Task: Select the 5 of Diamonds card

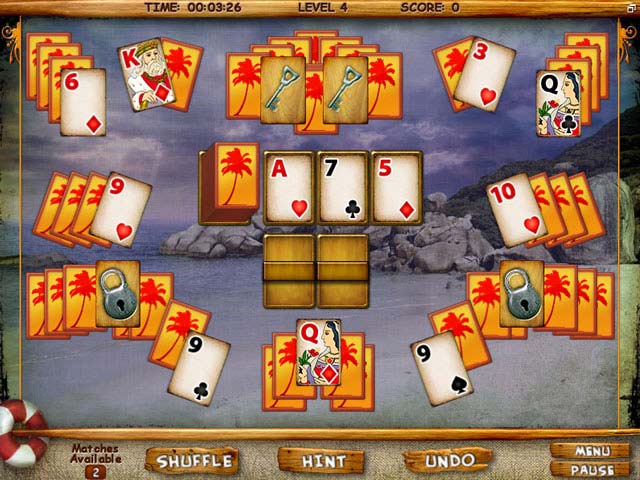Action: pyautogui.click(x=397, y=187)
